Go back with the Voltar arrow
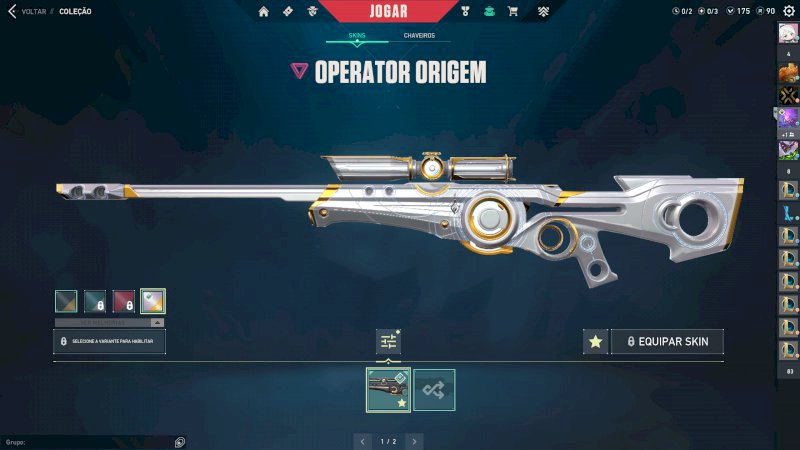 [x=11, y=11]
